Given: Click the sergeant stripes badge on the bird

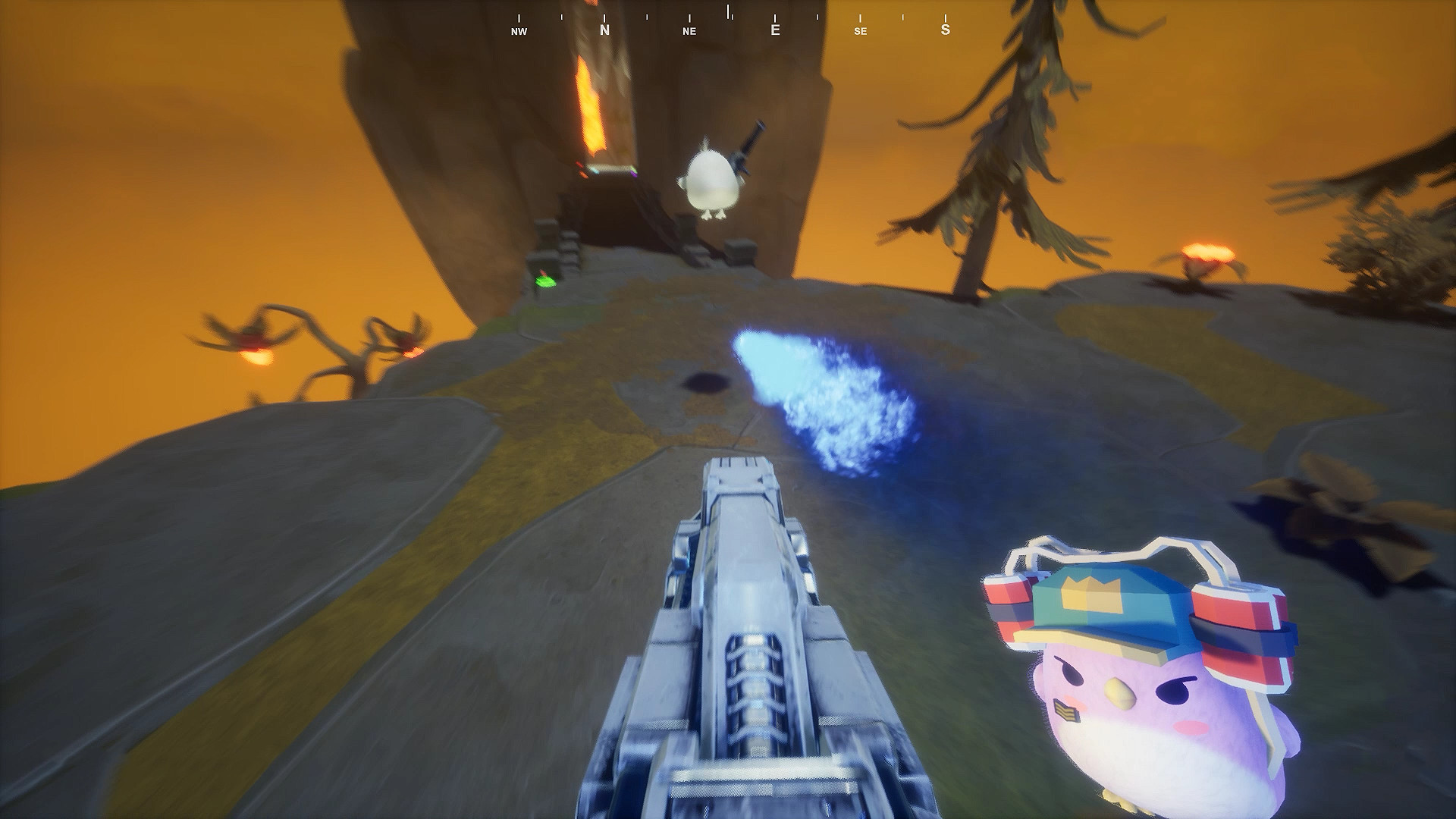Looking at the screenshot, I should pos(1065,709).
